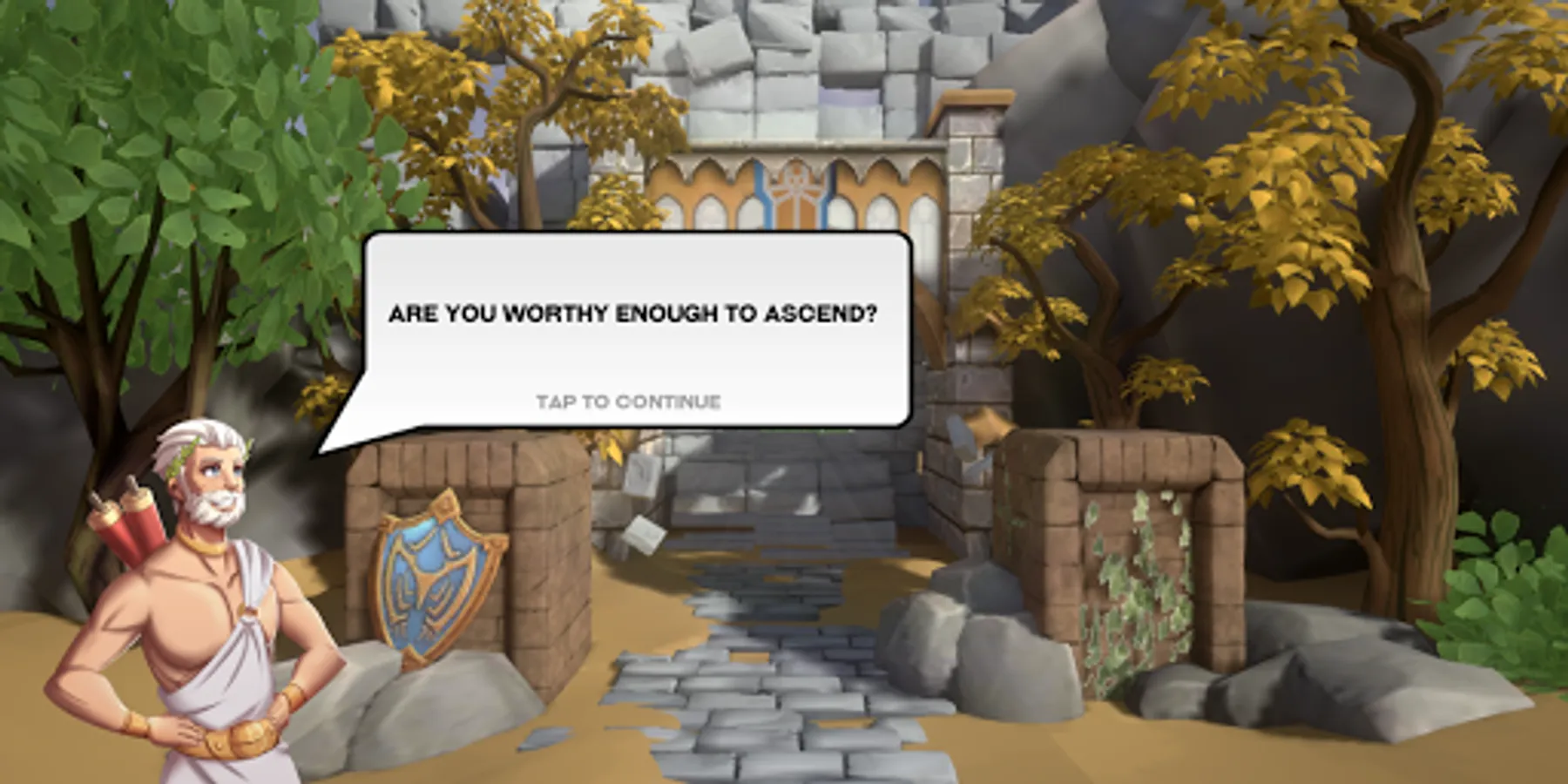Click the dialog question about ascending
This screenshot has height=784, width=1568.
coord(635,312)
